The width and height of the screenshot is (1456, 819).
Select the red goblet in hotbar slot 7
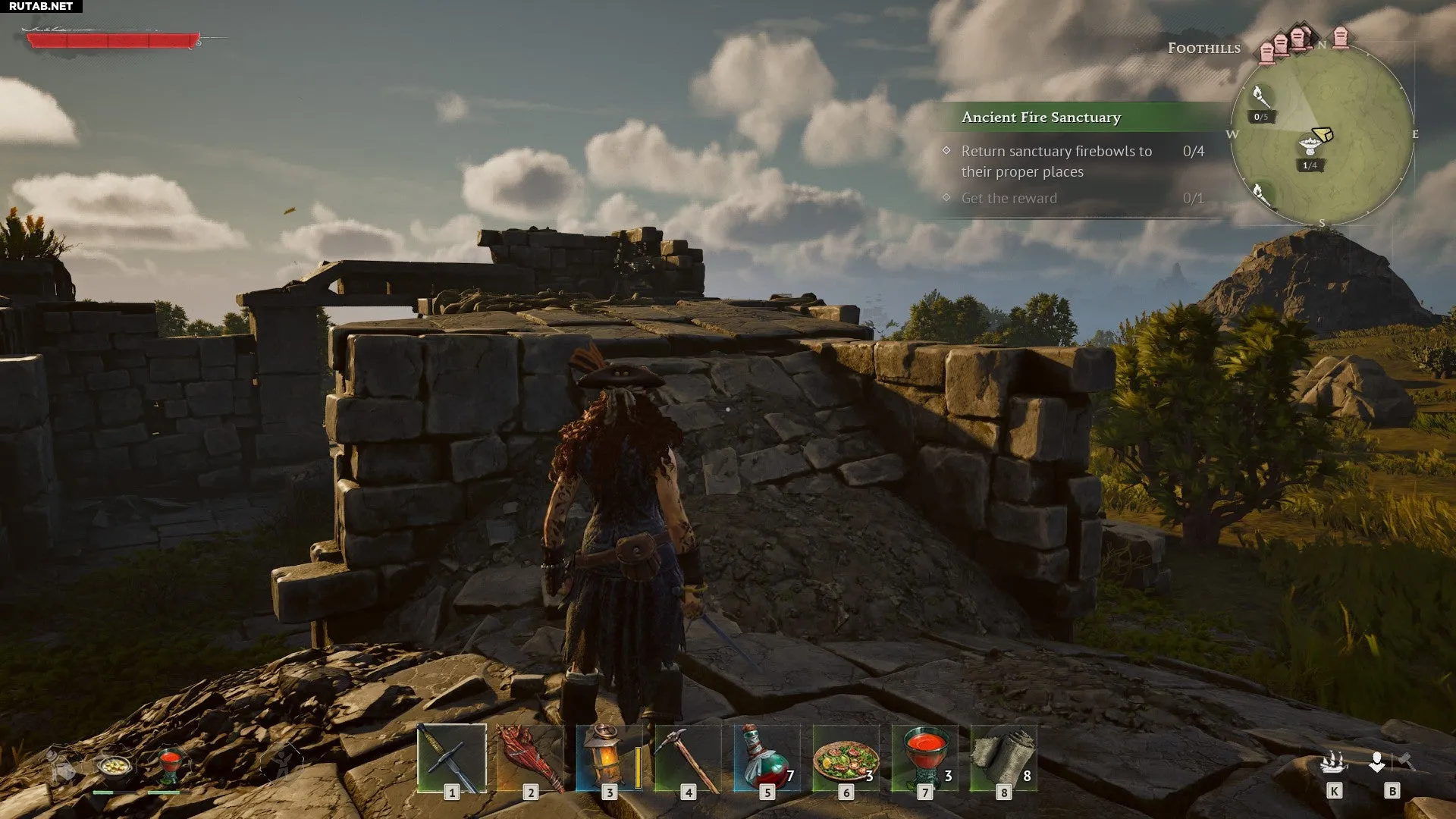point(924,758)
